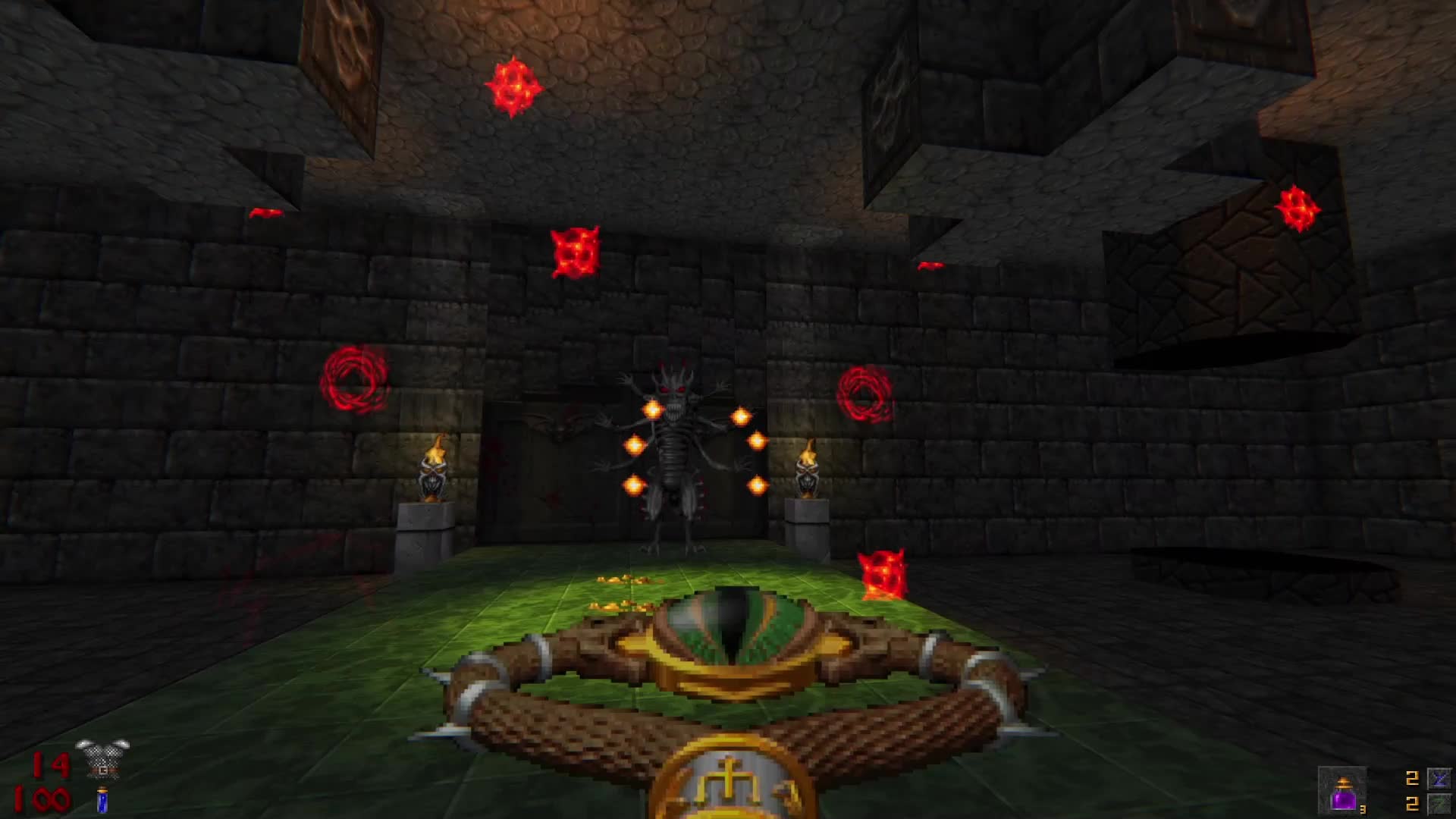Viewport: 1456px width, 819px height.
Task: Click the blue mana vial icon in the HUD
Action: (103, 801)
